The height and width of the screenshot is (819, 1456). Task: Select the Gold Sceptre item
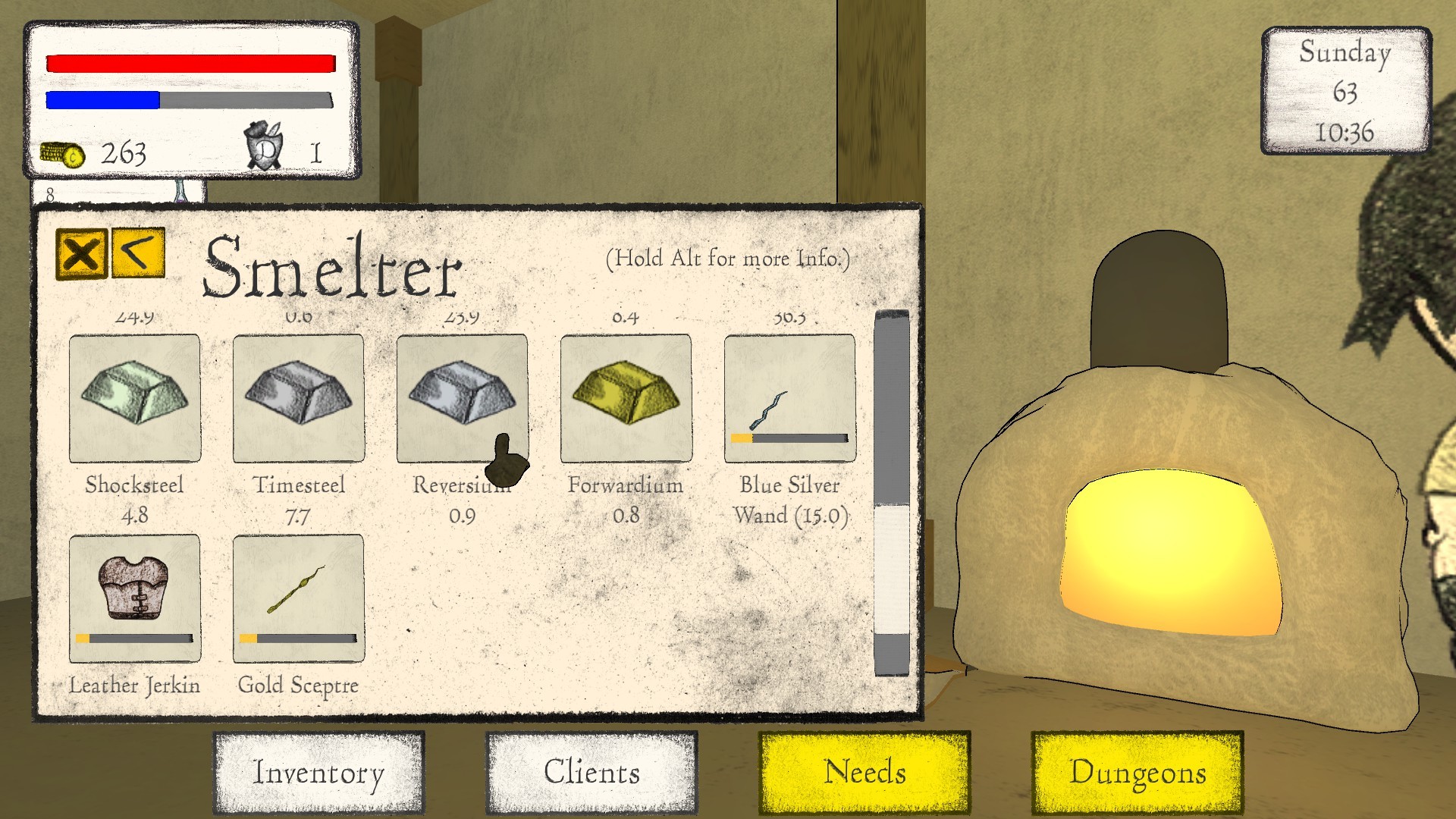(x=298, y=597)
